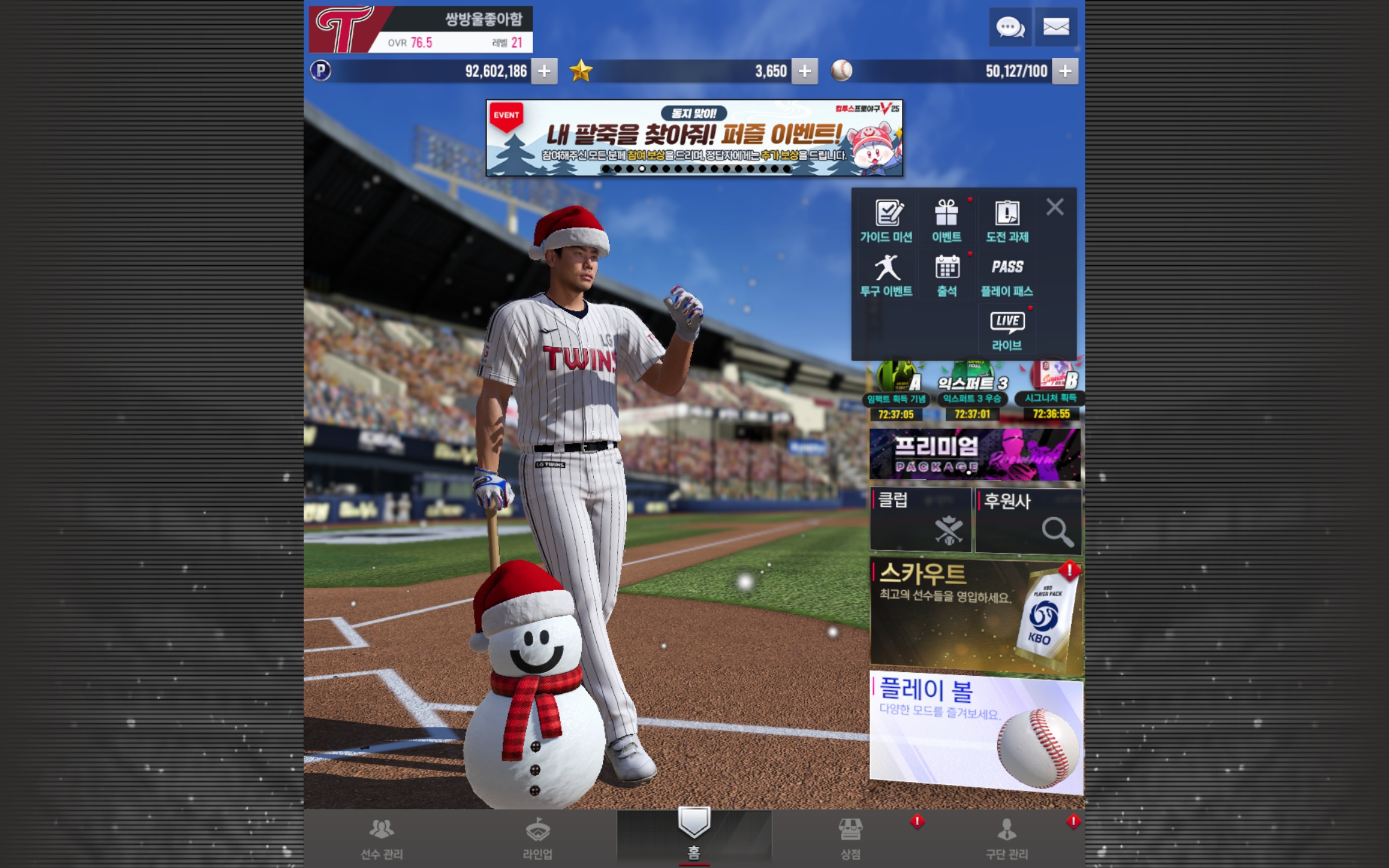
Task: Open the mailbox envelope icon
Action: [1056, 27]
